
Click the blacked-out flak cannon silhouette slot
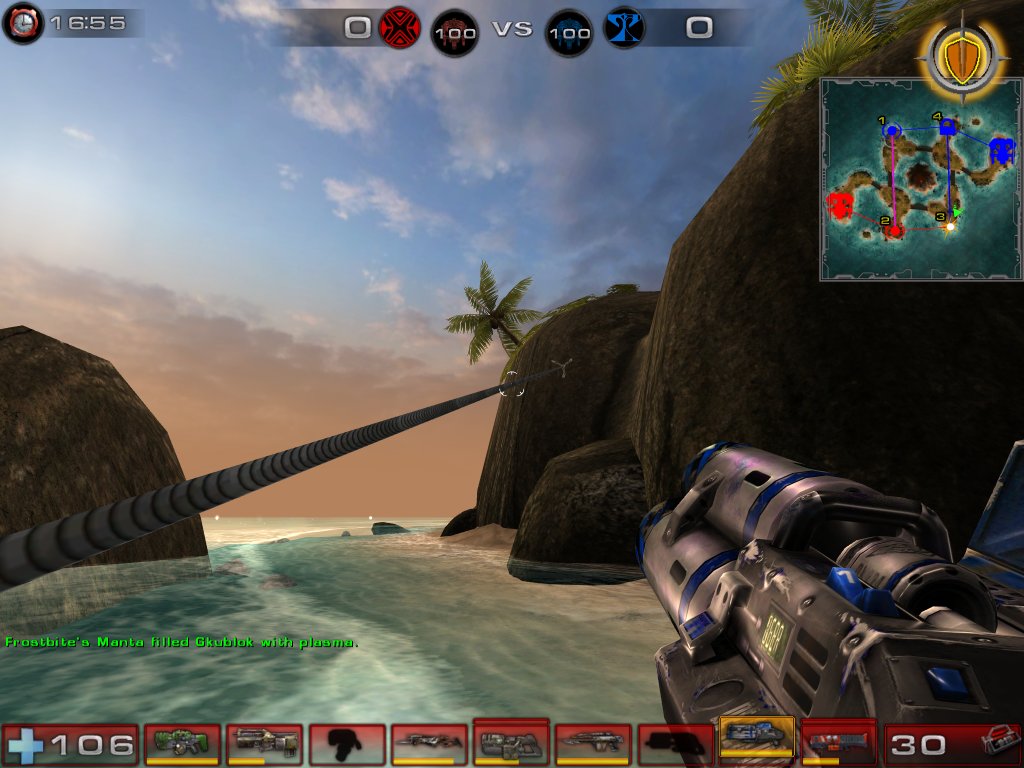click(675, 744)
